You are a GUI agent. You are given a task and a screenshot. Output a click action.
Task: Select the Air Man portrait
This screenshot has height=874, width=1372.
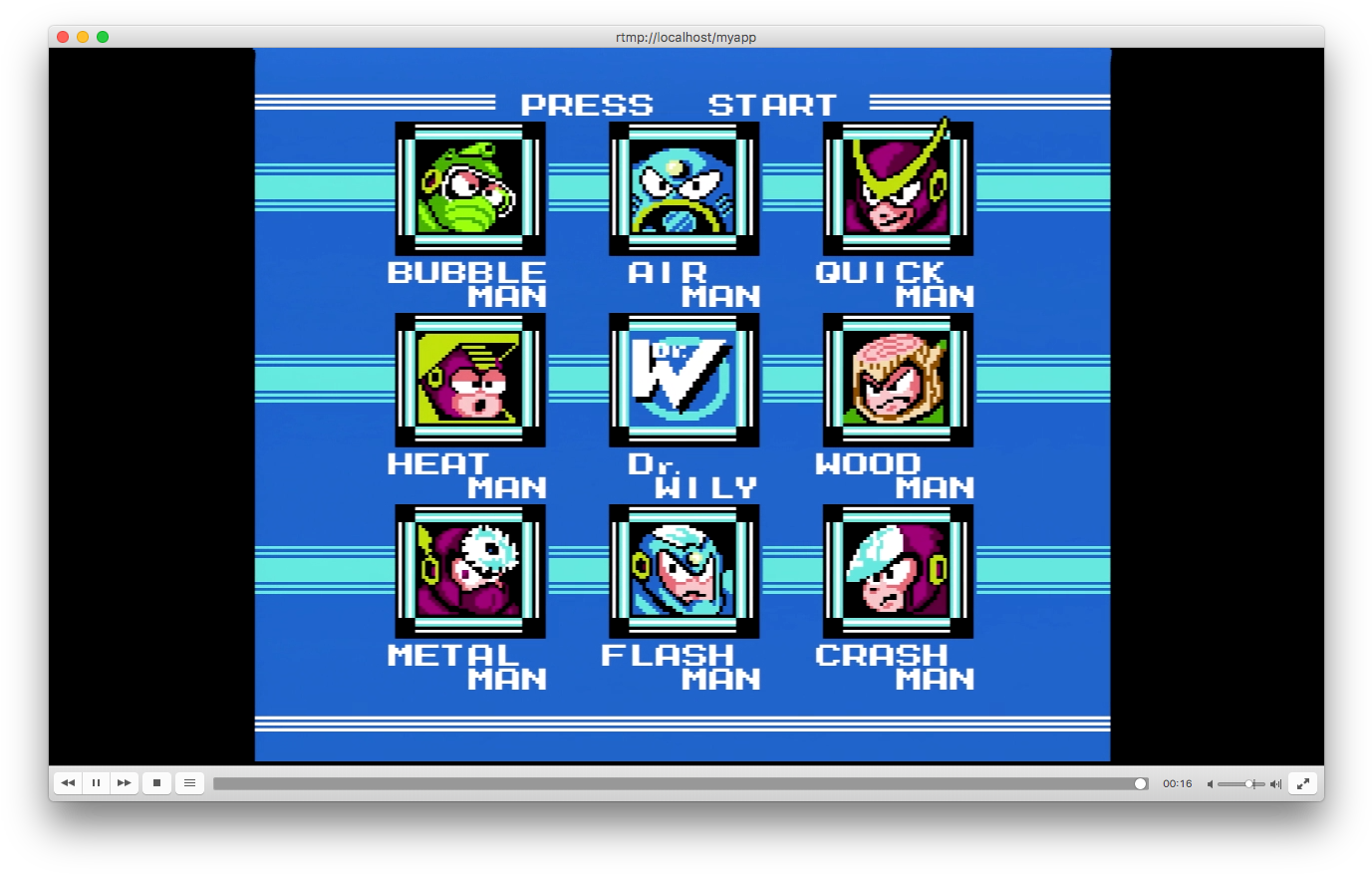684,188
